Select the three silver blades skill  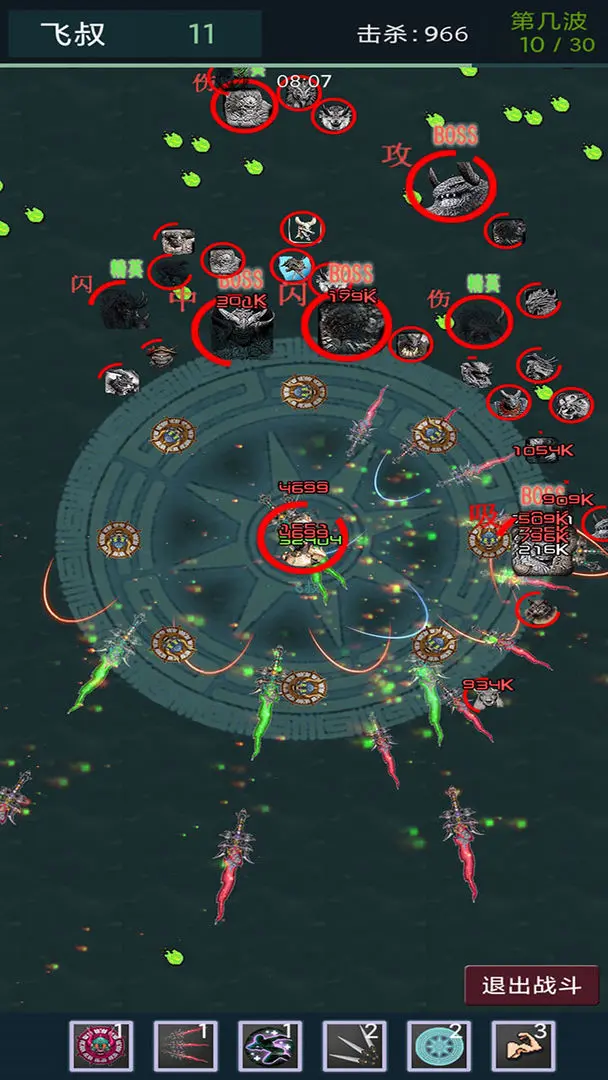(x=354, y=1047)
